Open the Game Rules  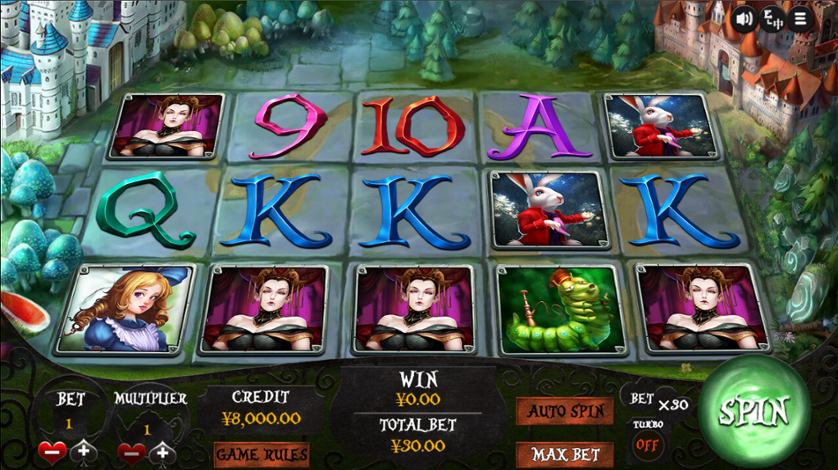tap(261, 455)
